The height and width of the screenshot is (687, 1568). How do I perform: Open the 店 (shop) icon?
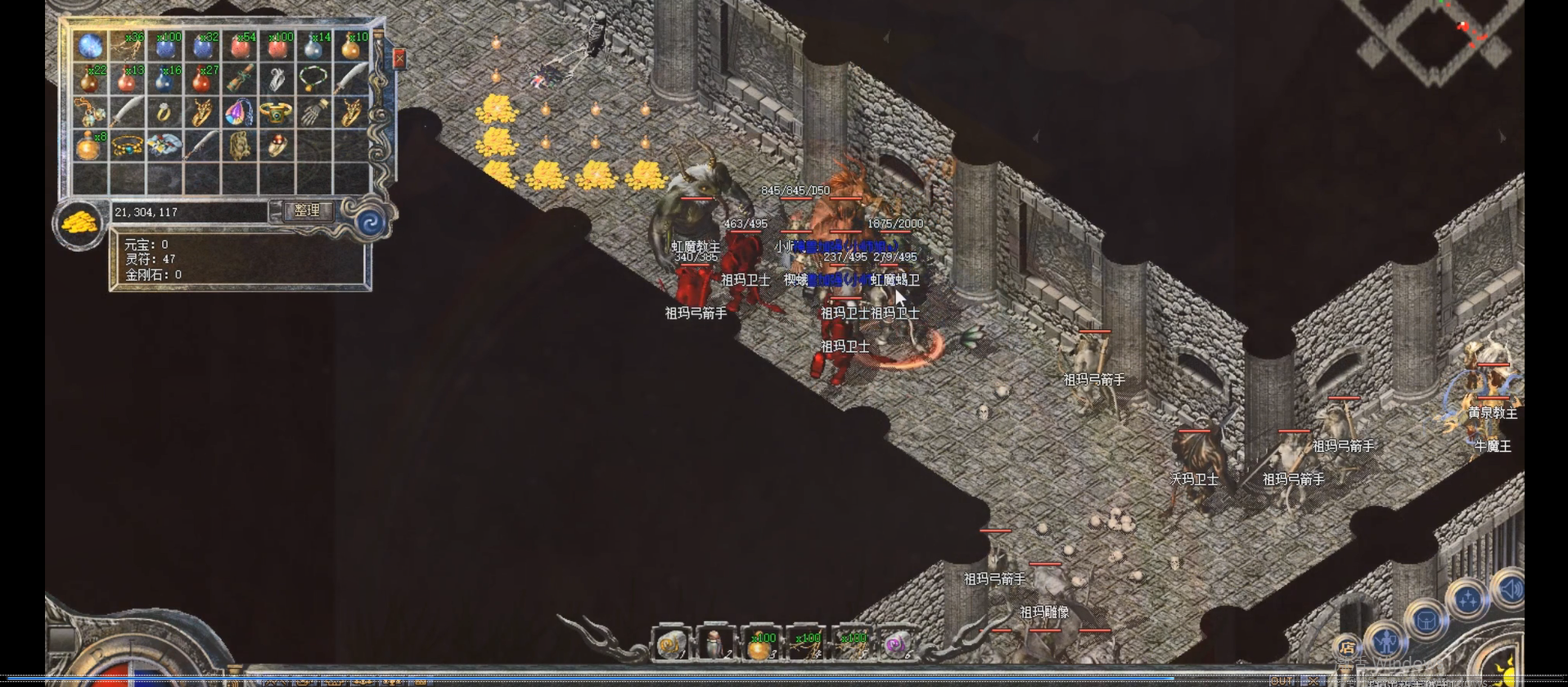pos(1347,647)
